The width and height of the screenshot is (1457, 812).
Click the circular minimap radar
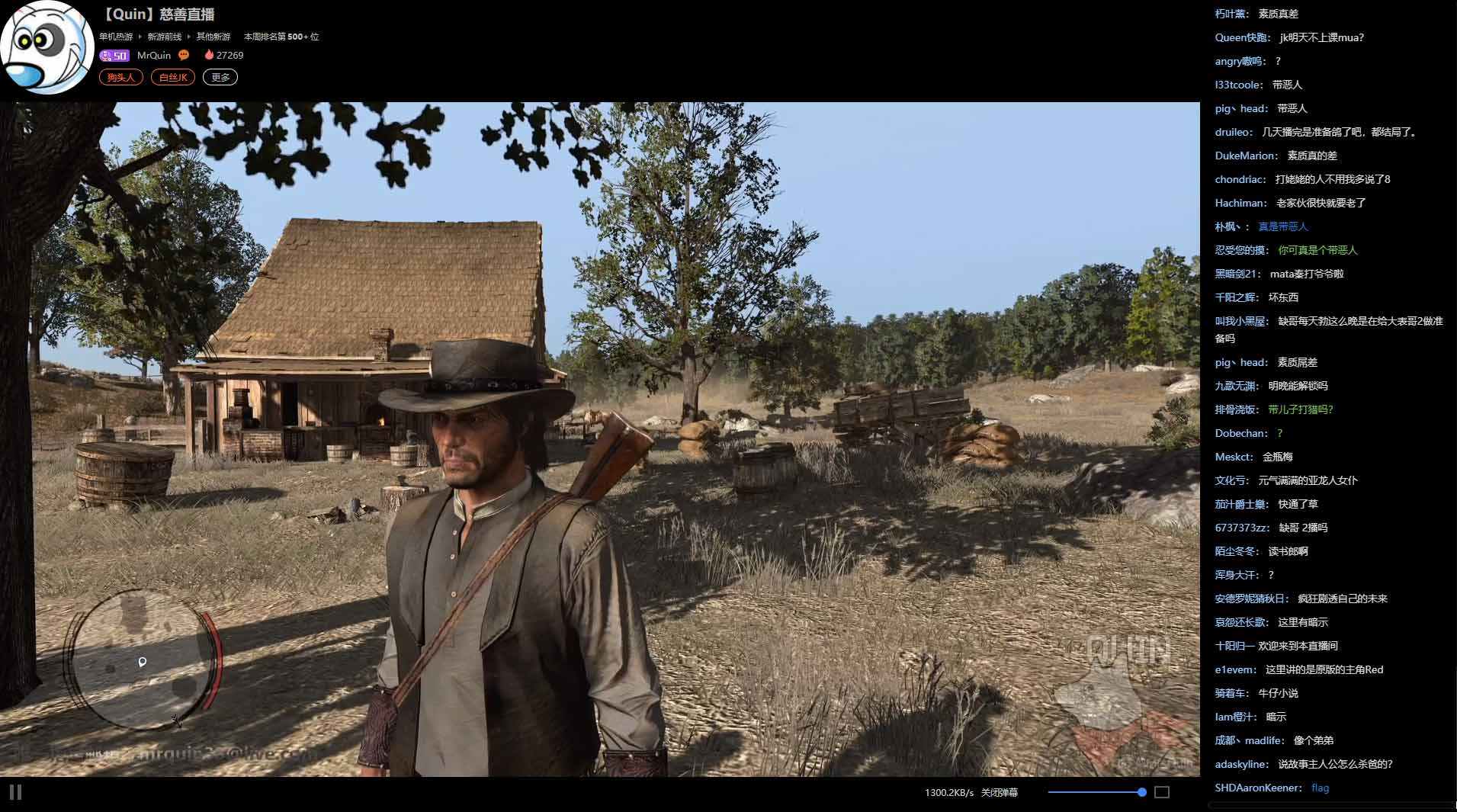pyautogui.click(x=143, y=659)
